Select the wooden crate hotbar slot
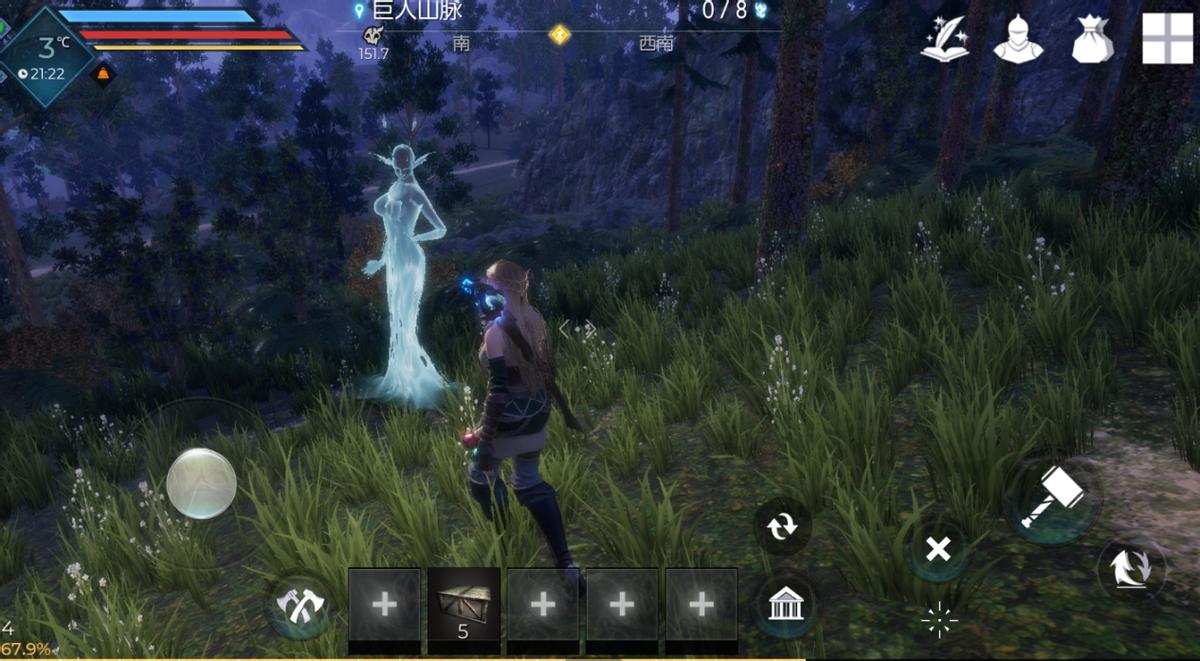Screen dimensions: 1200x661 coord(464,604)
